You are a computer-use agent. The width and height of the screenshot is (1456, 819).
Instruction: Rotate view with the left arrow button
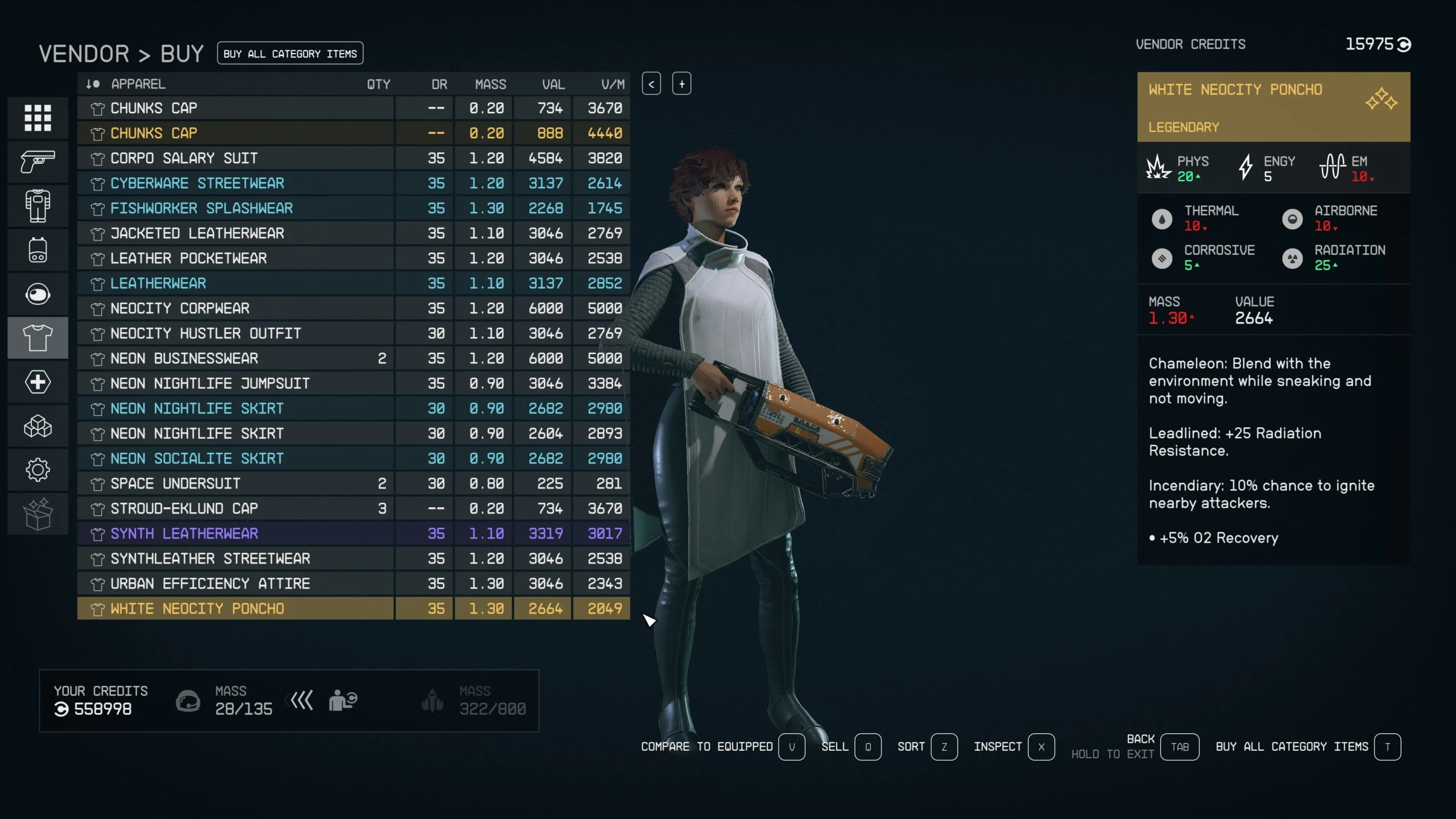(x=652, y=84)
